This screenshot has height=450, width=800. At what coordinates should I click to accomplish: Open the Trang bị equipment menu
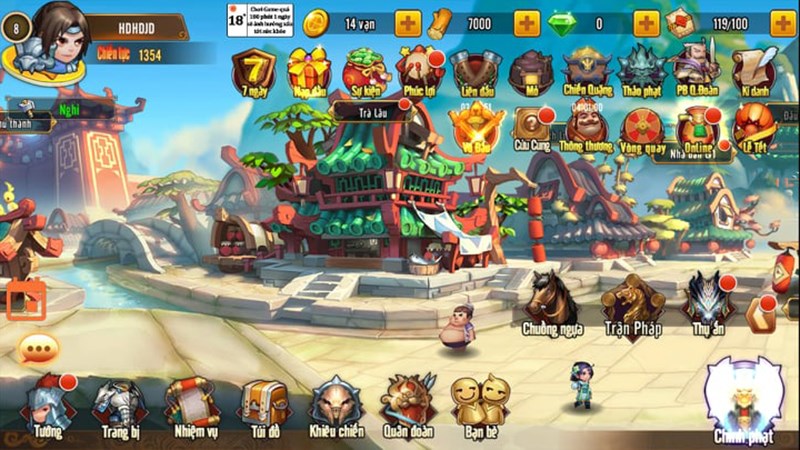[x=119, y=403]
